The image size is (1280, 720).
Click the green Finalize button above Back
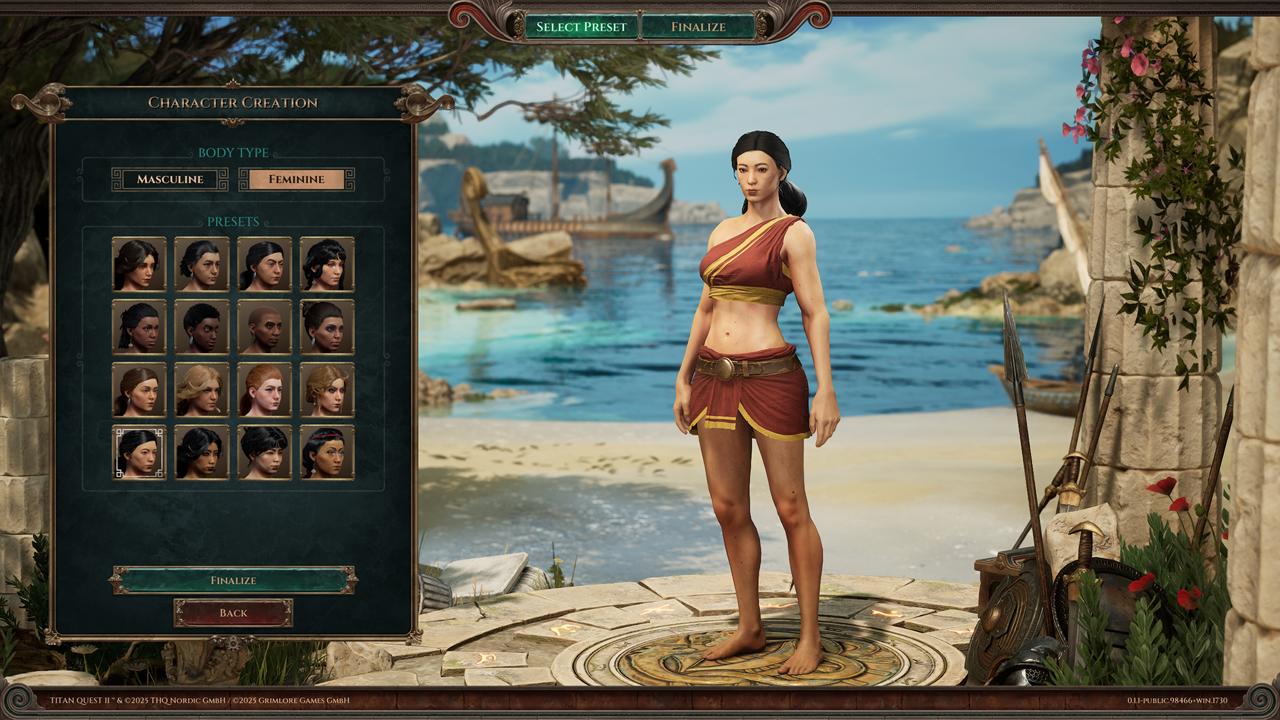233,580
